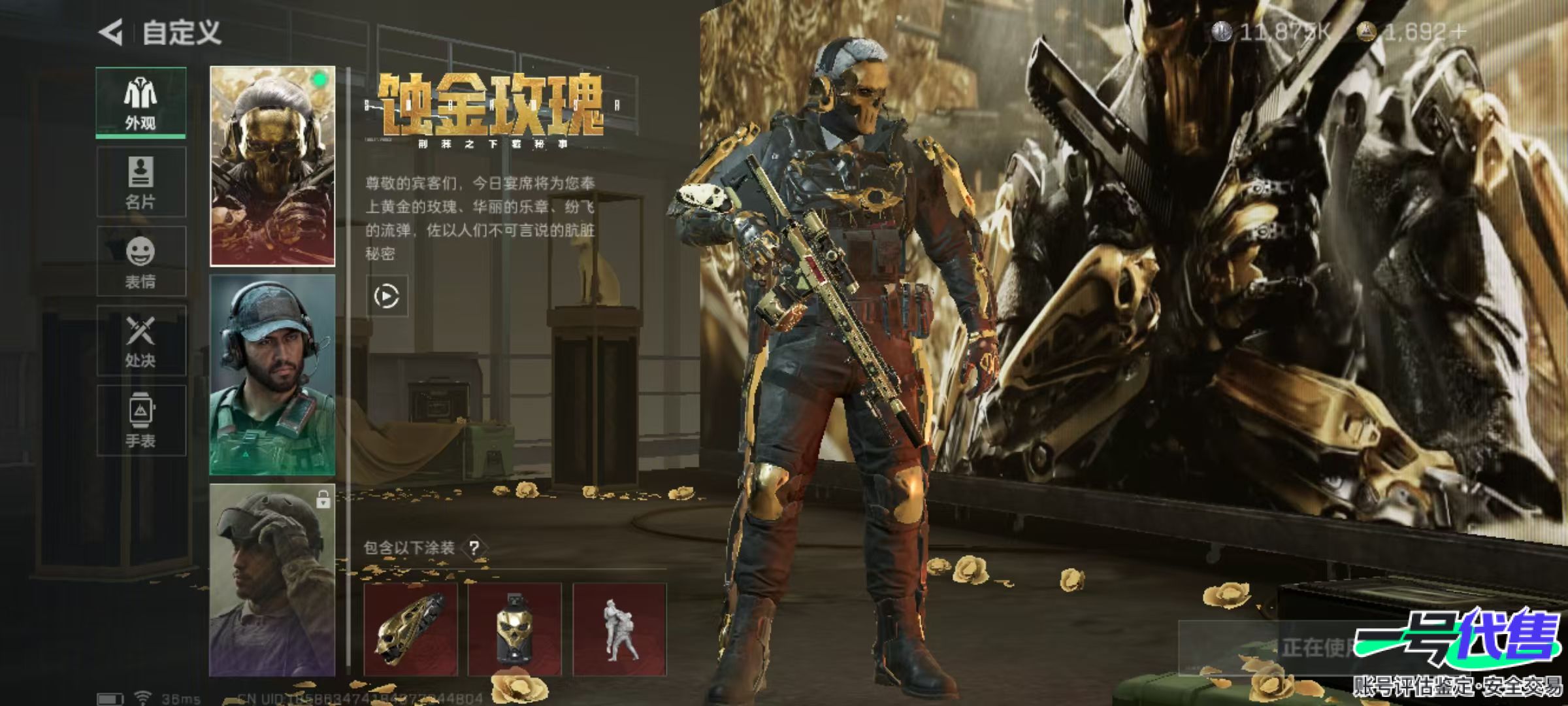View the gold skull grenade charm item

click(x=515, y=629)
